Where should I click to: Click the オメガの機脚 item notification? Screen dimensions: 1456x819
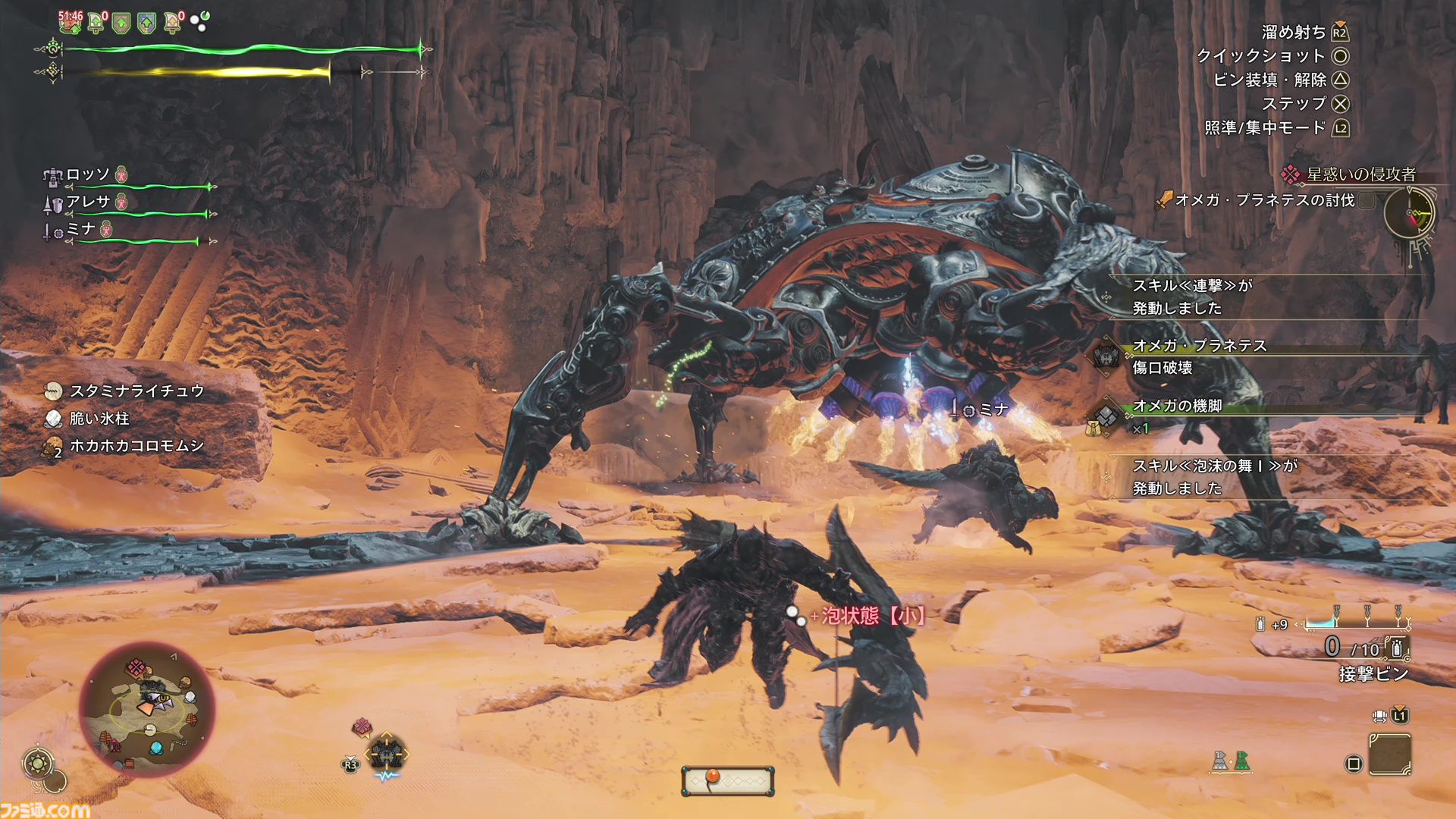[x=1177, y=416]
